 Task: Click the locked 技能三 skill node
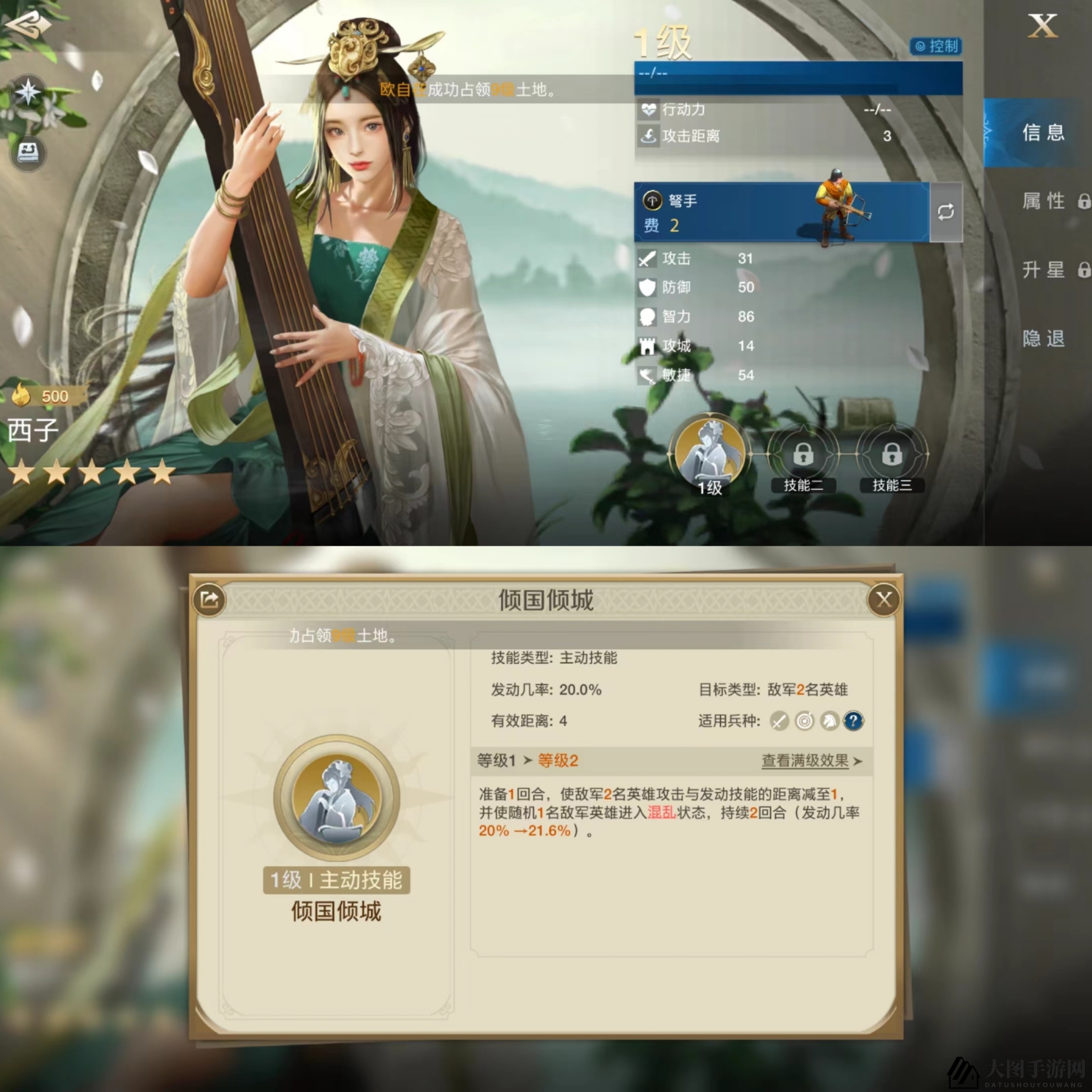point(893,455)
